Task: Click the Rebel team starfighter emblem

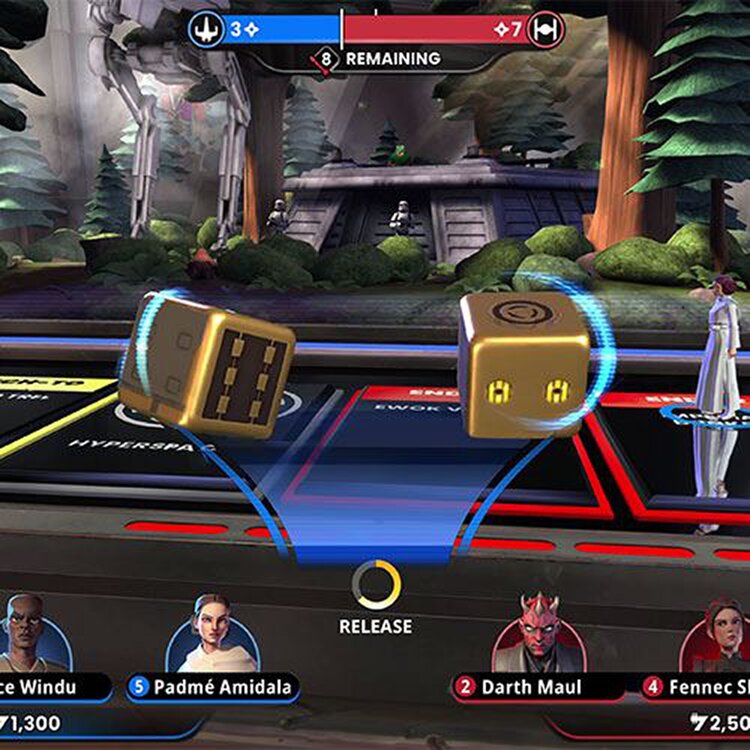Action: tap(207, 29)
